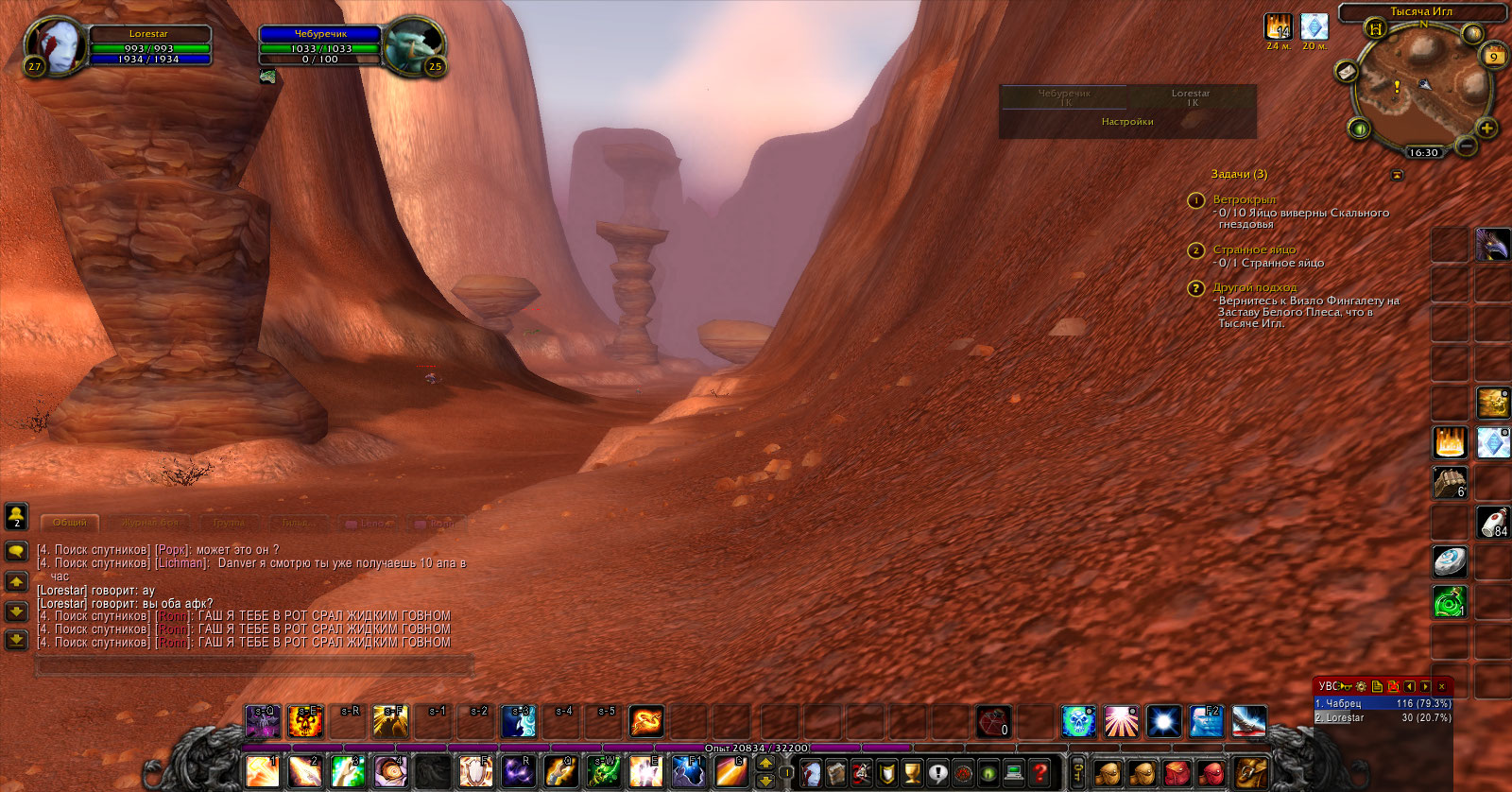
Task: Zoom out the minimap with minus button
Action: tap(1466, 146)
